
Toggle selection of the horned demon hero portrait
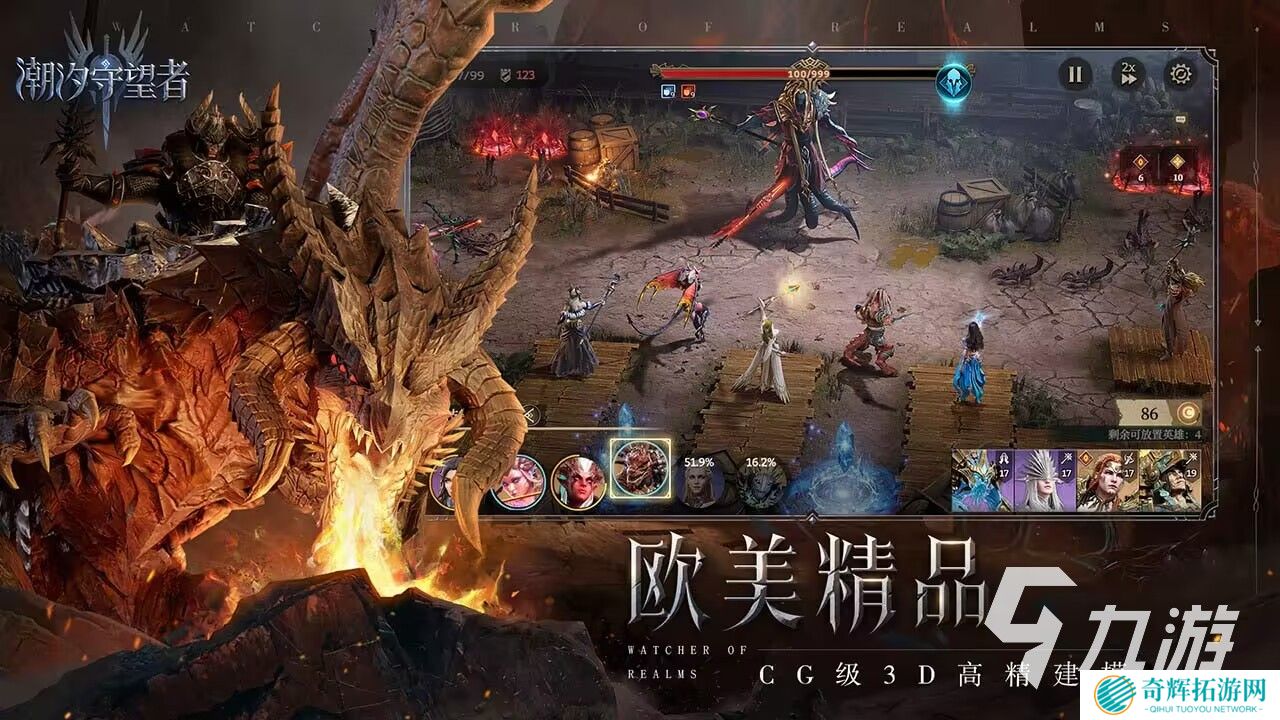(x=578, y=482)
